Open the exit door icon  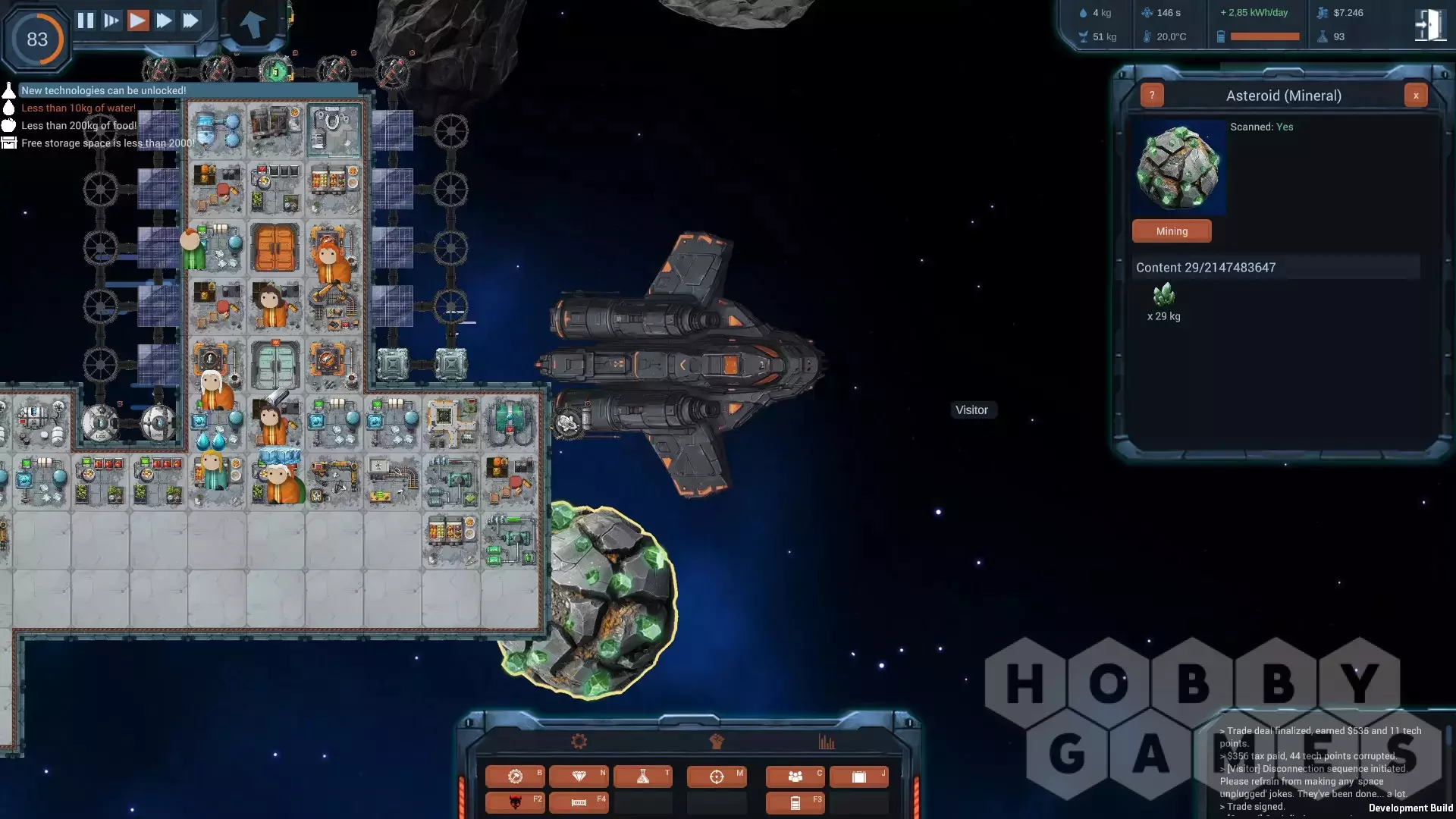tap(1429, 25)
